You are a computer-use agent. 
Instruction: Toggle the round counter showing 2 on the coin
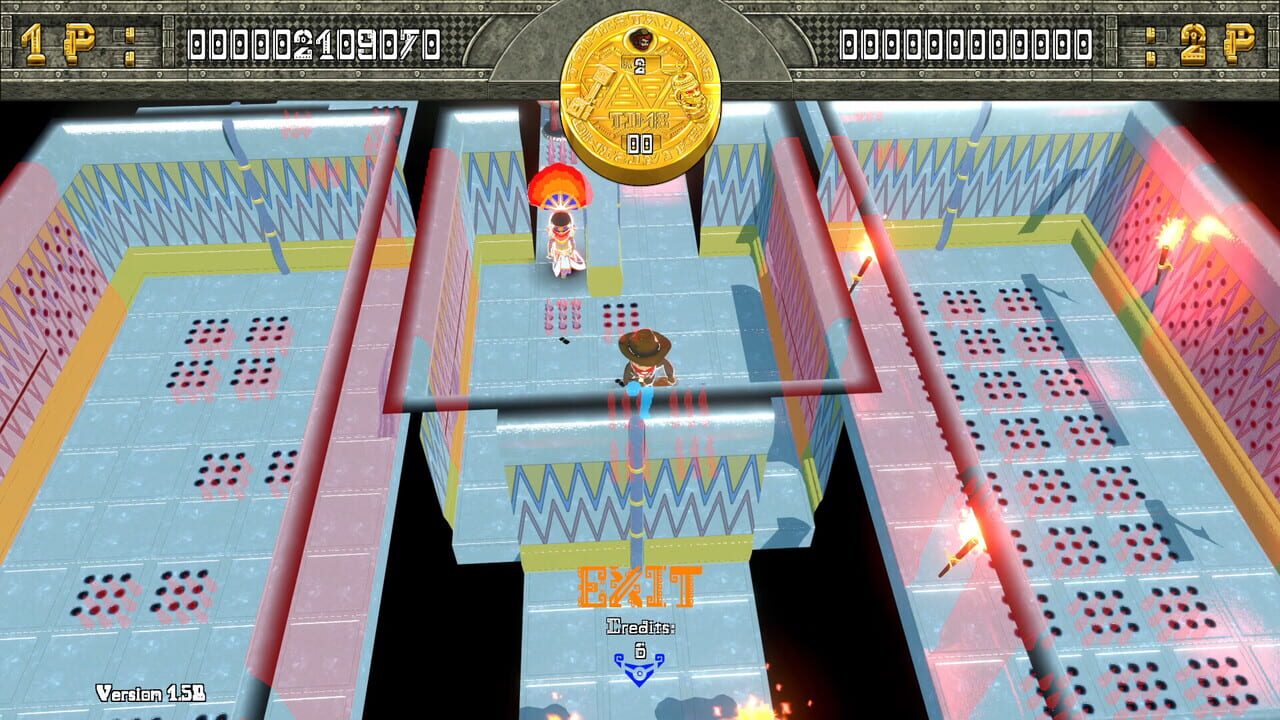click(x=640, y=64)
